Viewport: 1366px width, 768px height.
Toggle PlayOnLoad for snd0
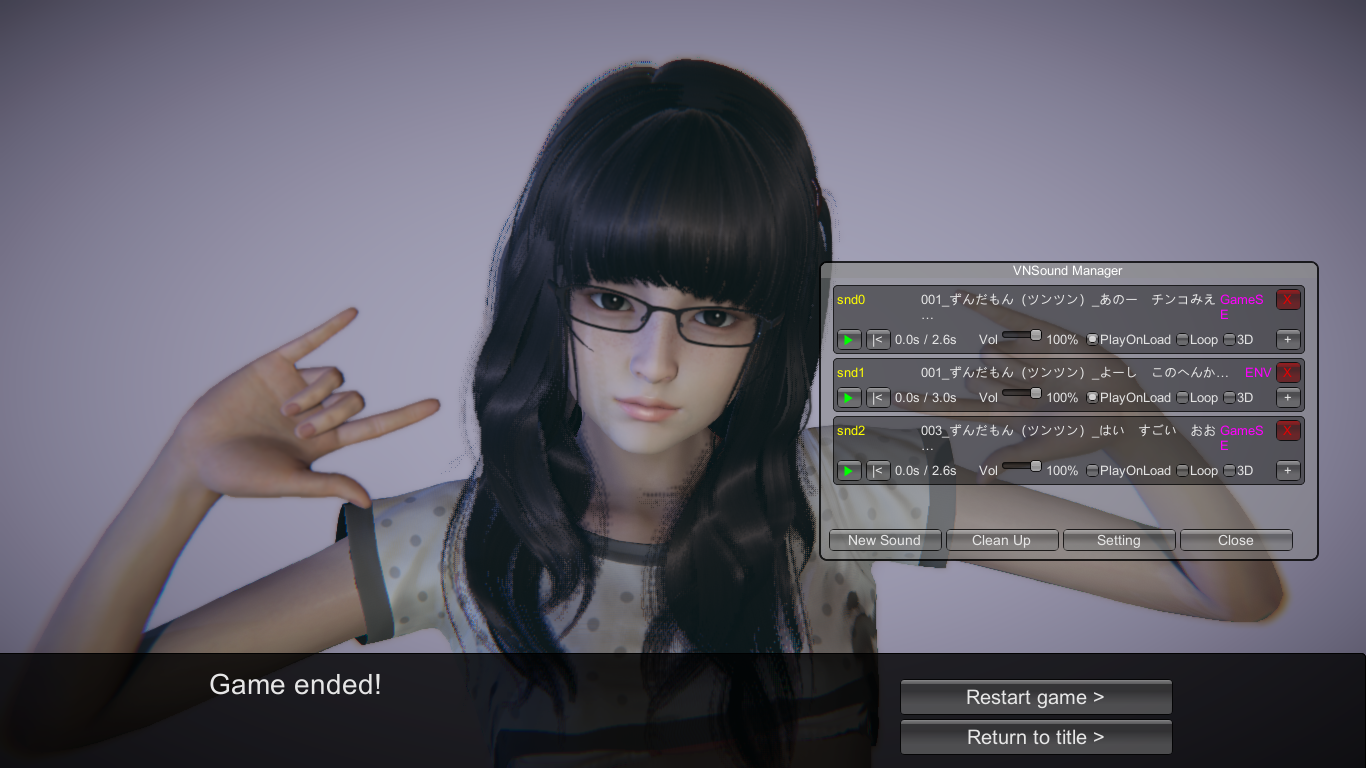click(x=1092, y=340)
